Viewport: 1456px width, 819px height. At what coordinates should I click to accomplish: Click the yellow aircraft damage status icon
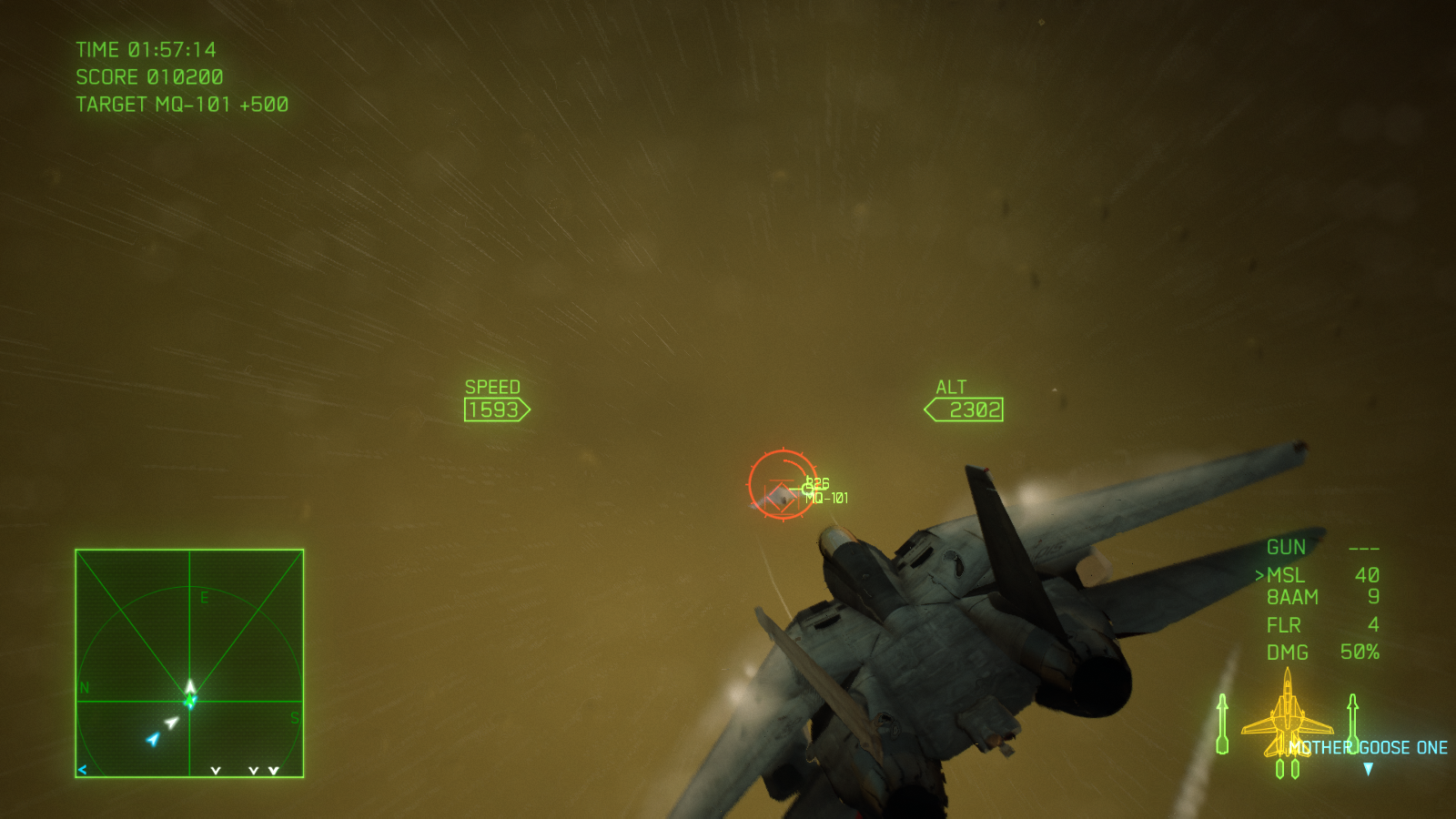tap(1287, 714)
